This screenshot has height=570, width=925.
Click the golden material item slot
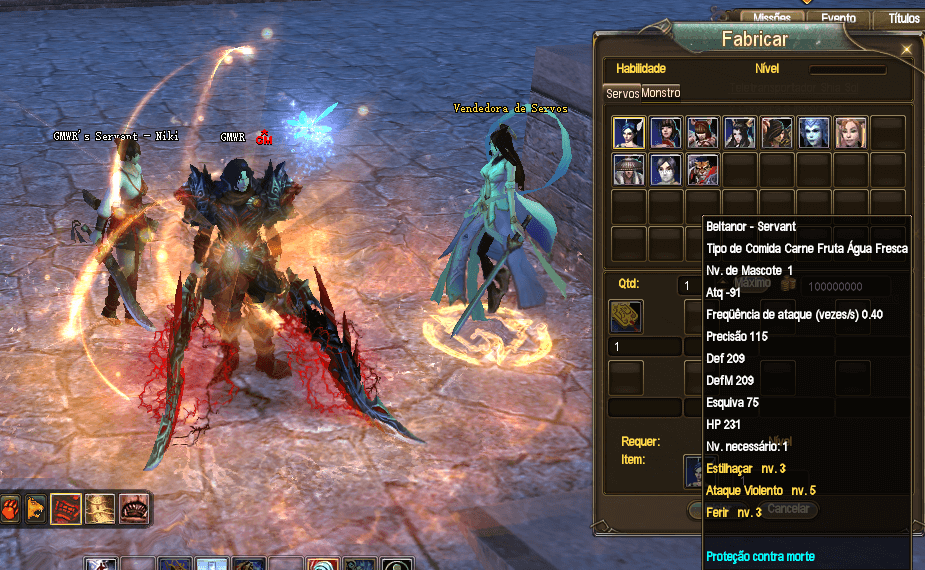tap(626, 317)
